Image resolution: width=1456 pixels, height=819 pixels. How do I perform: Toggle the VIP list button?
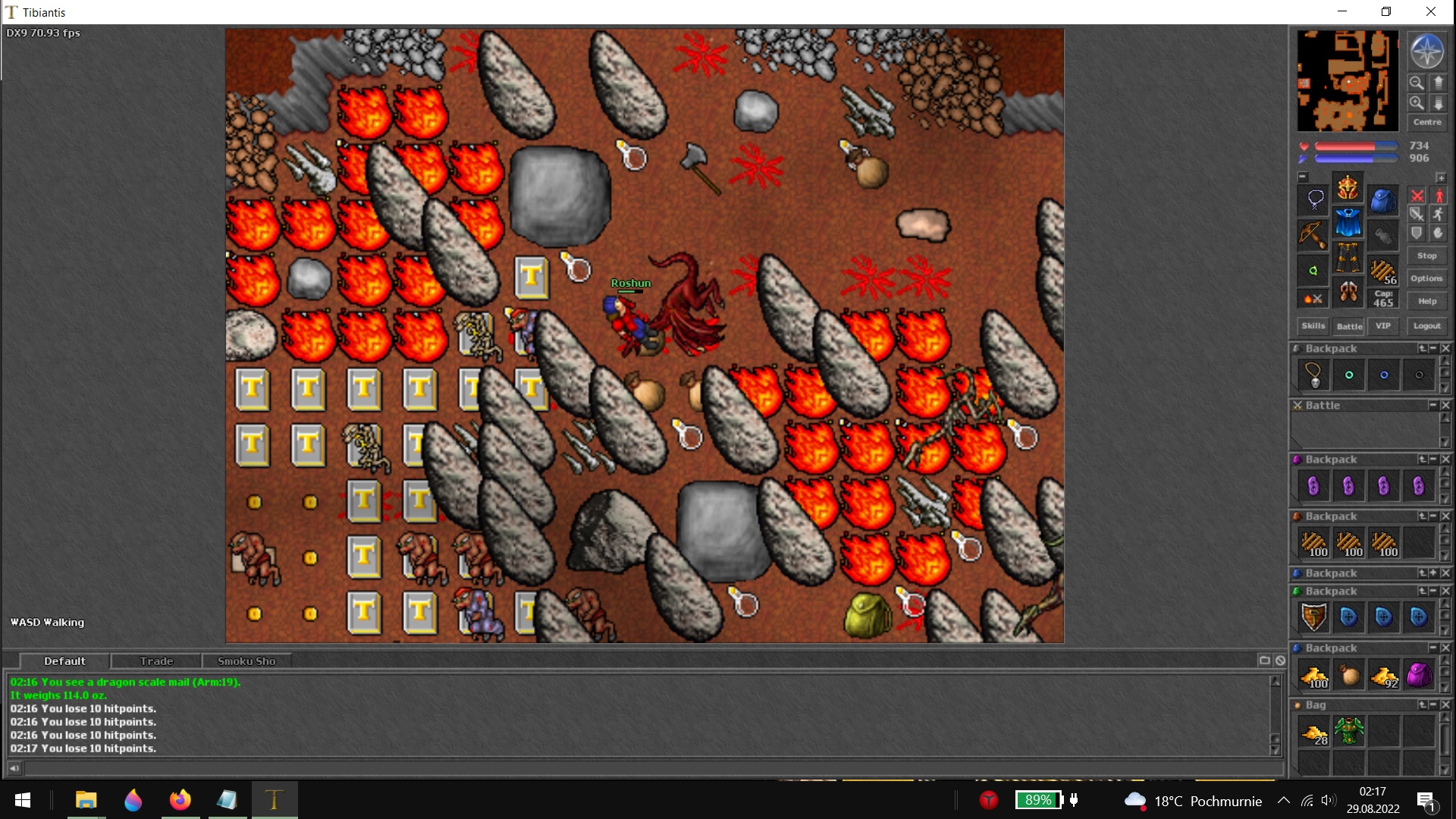pos(1383,326)
